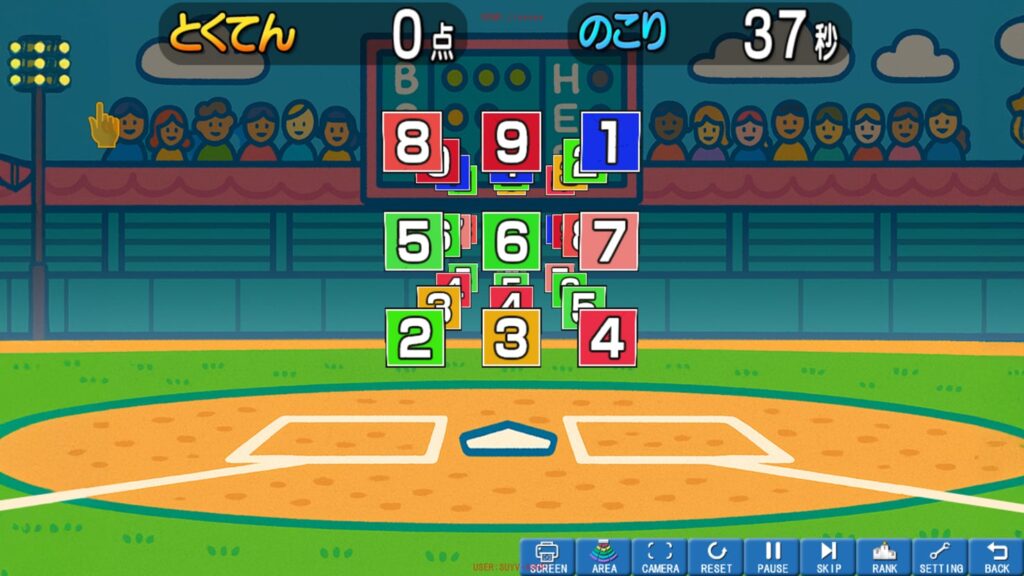Show the rankings via RANK button

click(x=884, y=557)
